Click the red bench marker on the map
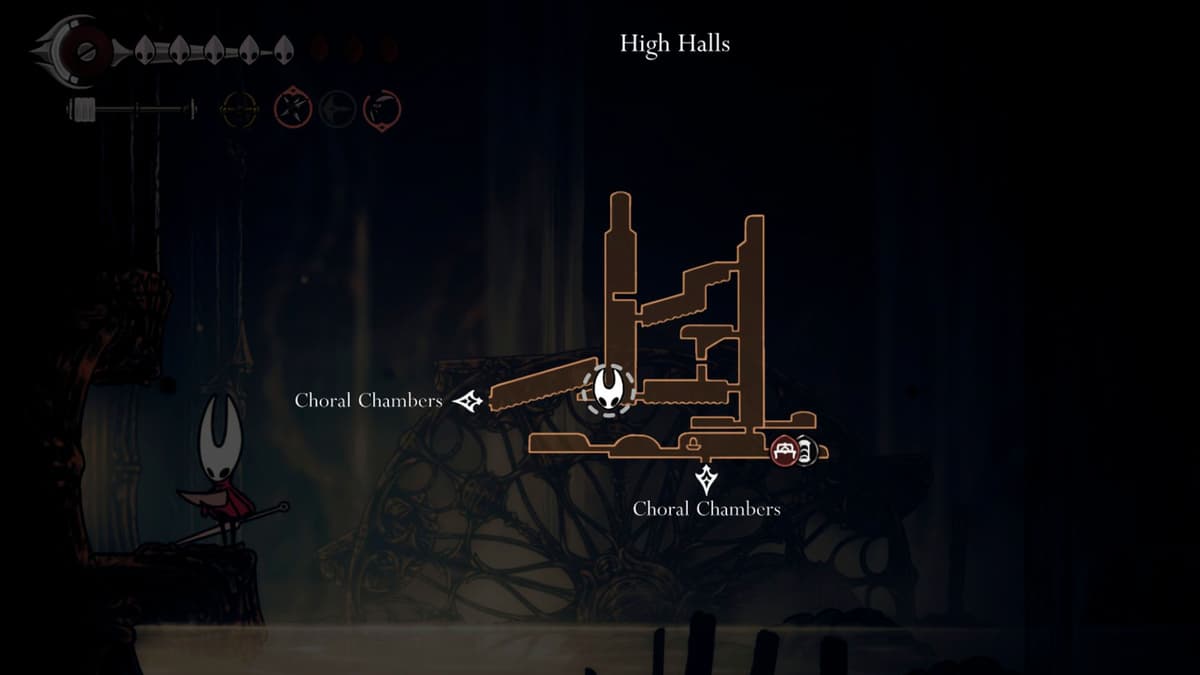Screen dimensions: 1200x675 point(785,450)
